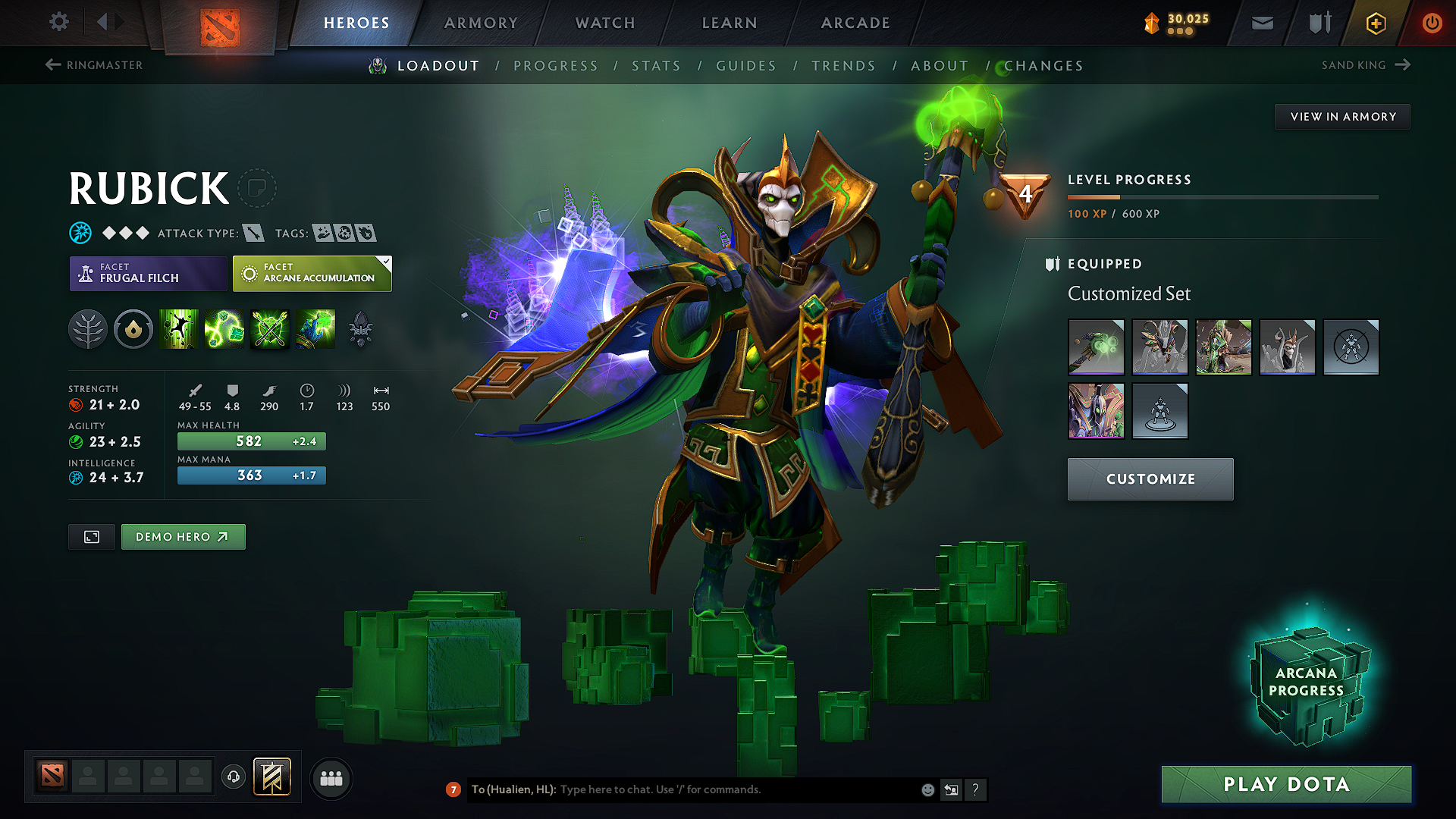Click the red power quit button
Viewport: 1456px width, 819px height.
pos(1432,23)
